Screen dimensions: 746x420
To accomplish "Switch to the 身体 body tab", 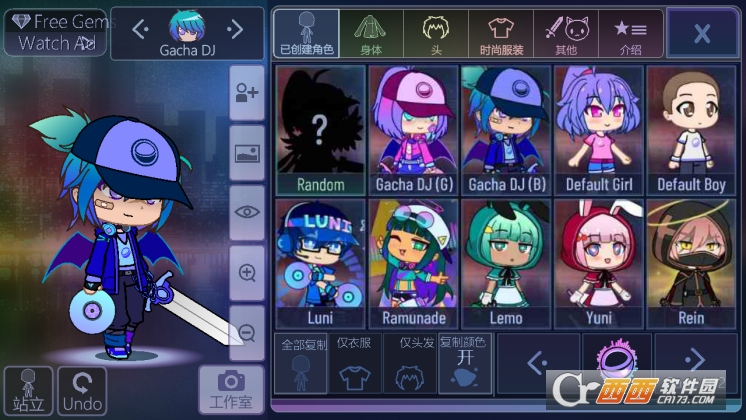I will (371, 33).
